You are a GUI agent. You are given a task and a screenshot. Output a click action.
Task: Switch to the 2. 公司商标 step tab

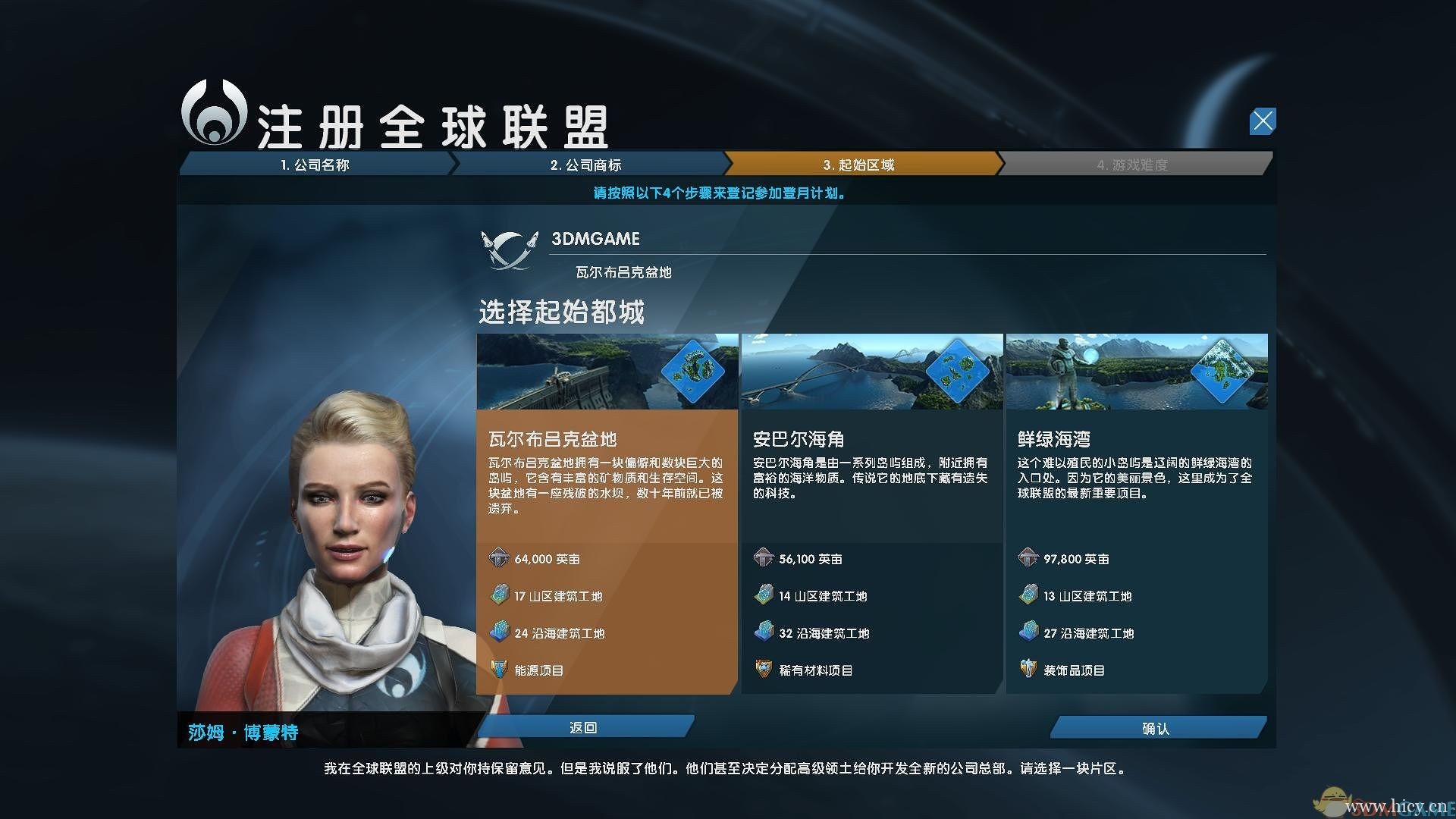point(588,165)
